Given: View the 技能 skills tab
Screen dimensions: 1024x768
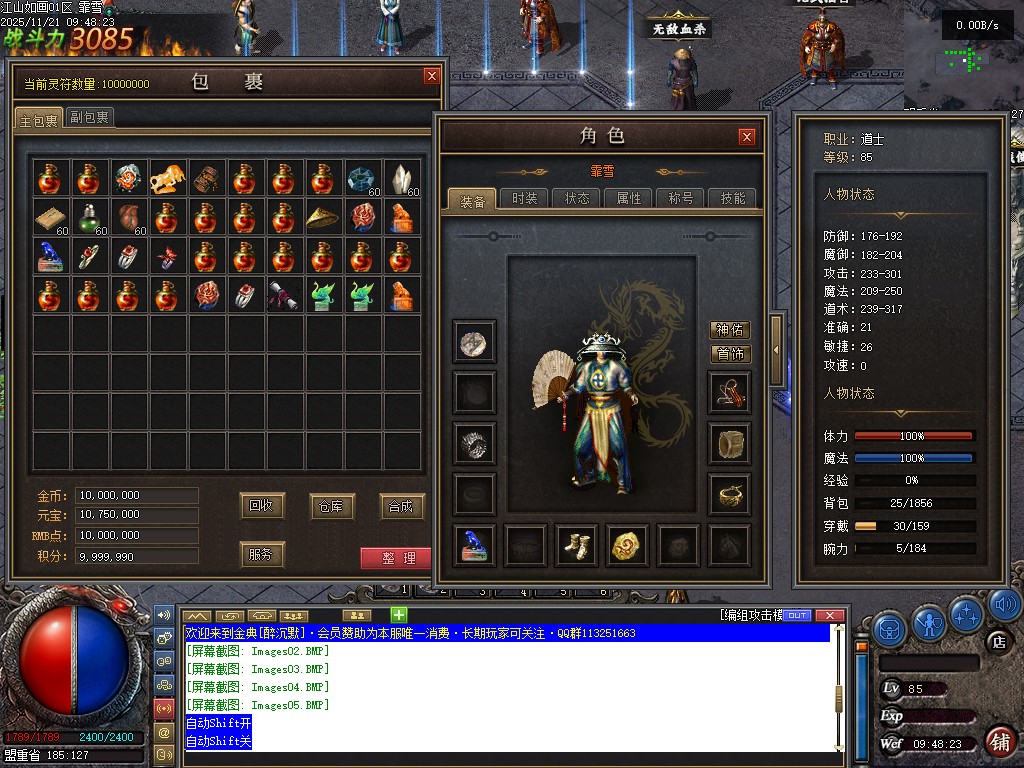Looking at the screenshot, I should pyautogui.click(x=733, y=198).
